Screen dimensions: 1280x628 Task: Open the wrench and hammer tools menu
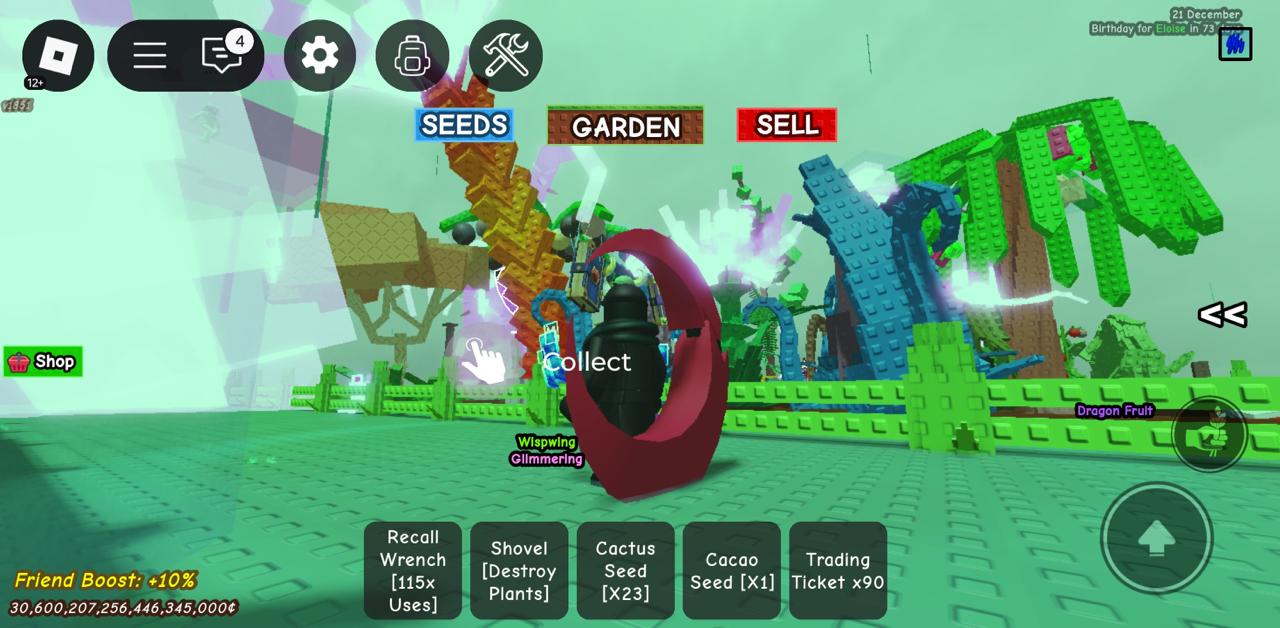click(x=506, y=55)
